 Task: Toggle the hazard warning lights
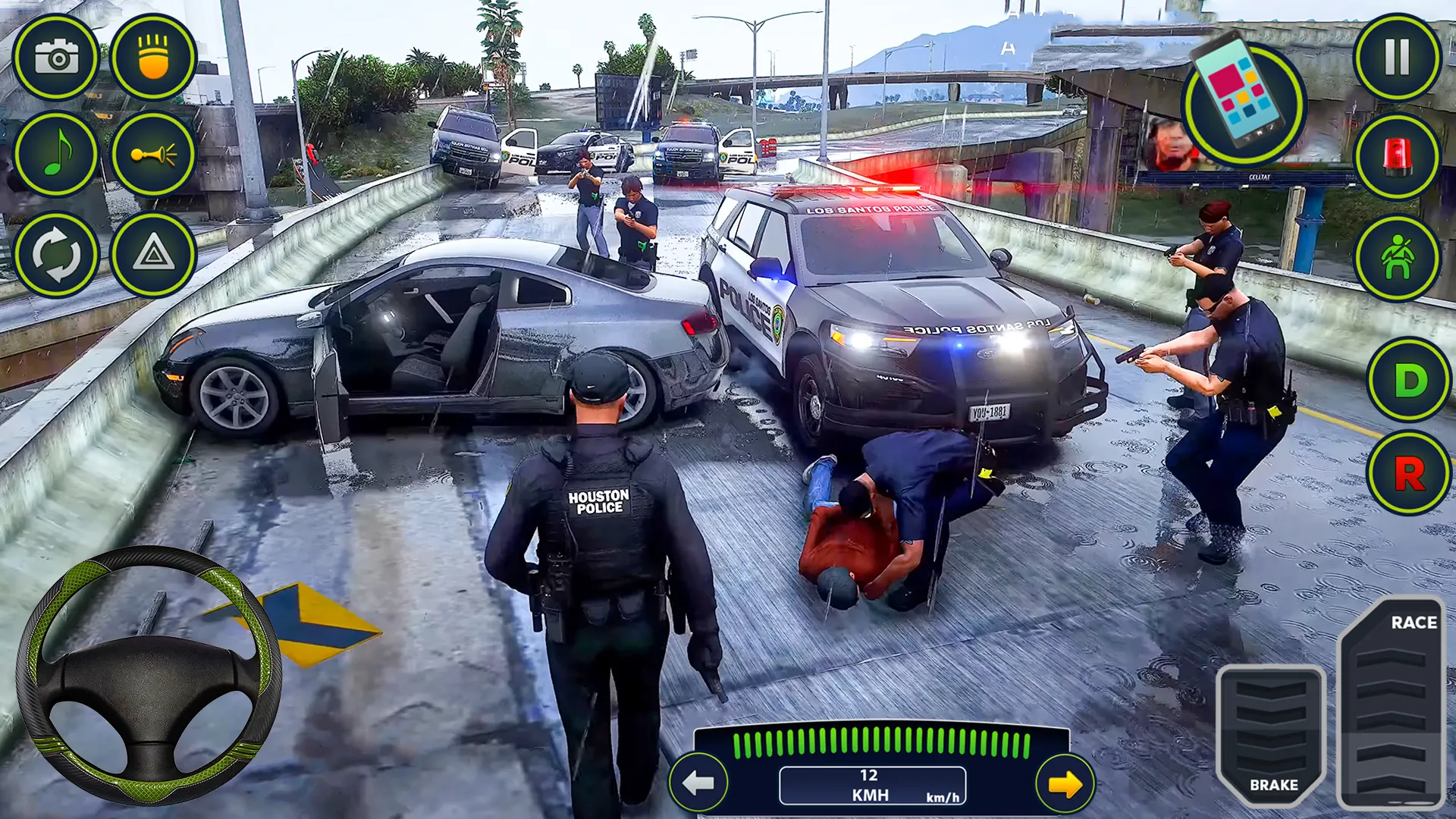tap(155, 256)
